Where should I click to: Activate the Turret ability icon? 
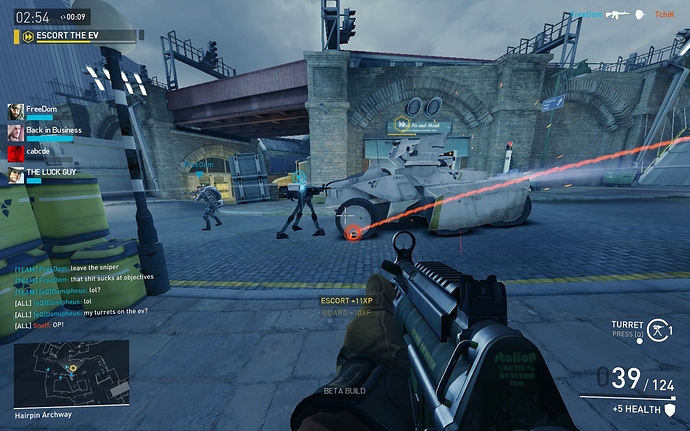click(657, 327)
